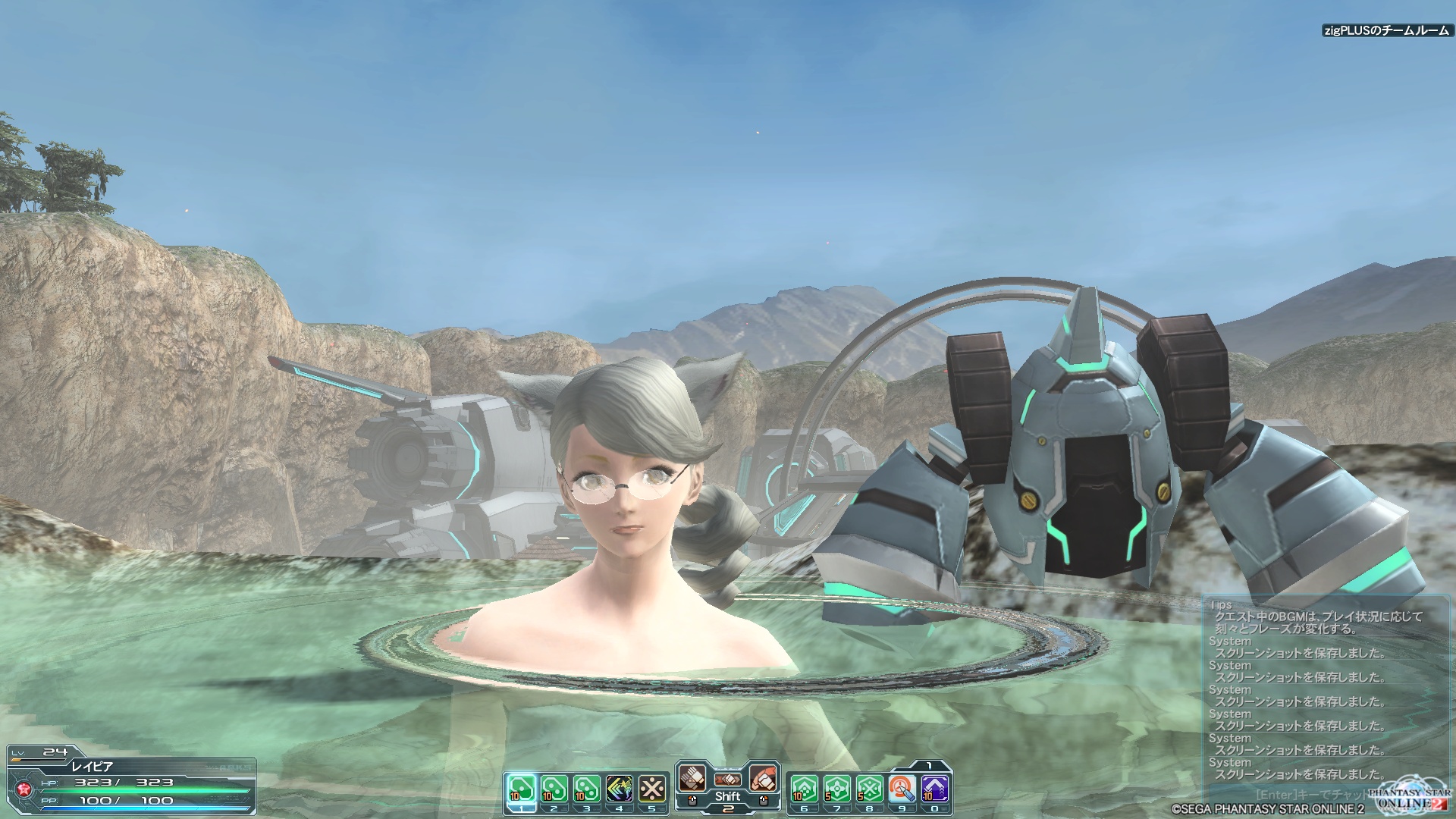Activate the orange target item in slot 9
The height and width of the screenshot is (819, 1456).
click(x=902, y=789)
